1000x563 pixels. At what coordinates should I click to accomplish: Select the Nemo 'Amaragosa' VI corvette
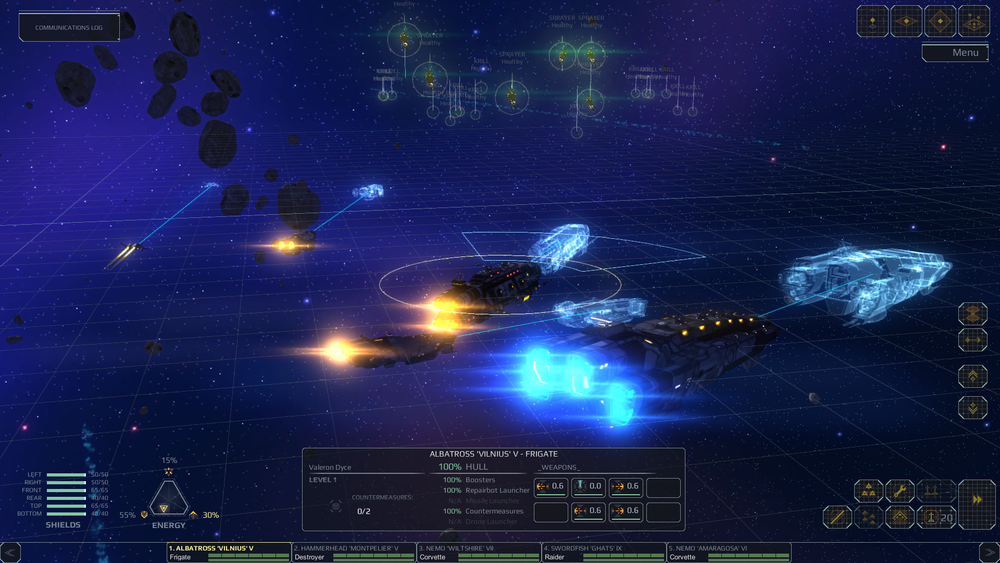pos(728,552)
